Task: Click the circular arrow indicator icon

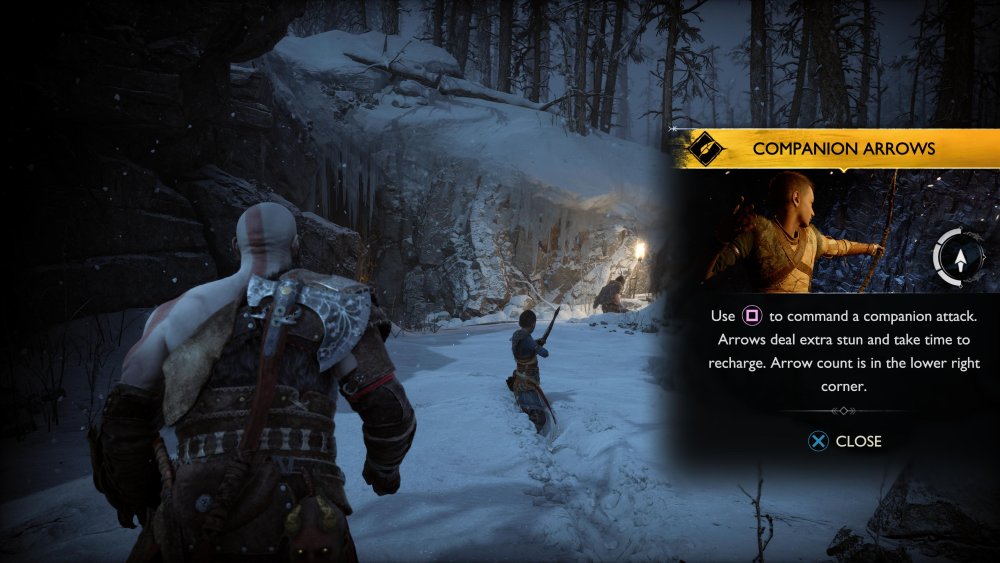Action: click(960, 258)
